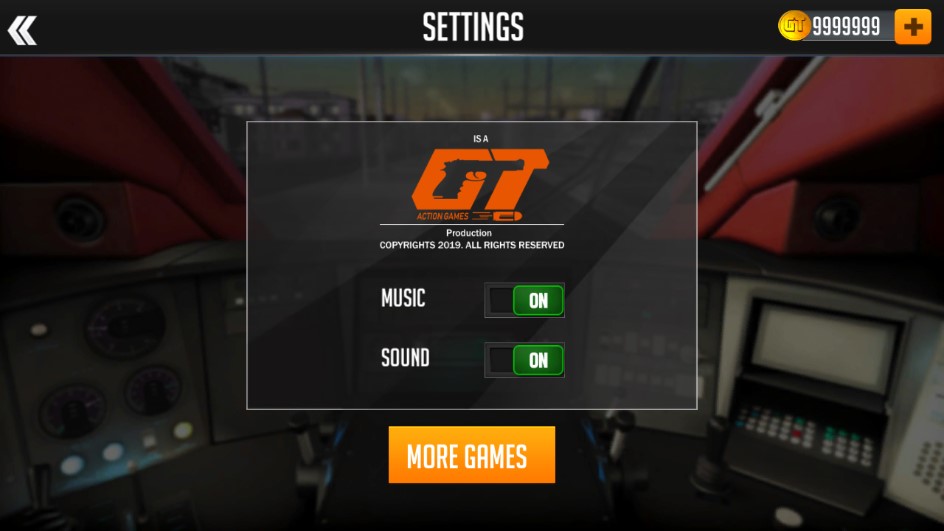The image size is (944, 531).
Task: Add coins with the orange plus button
Action: (912, 27)
